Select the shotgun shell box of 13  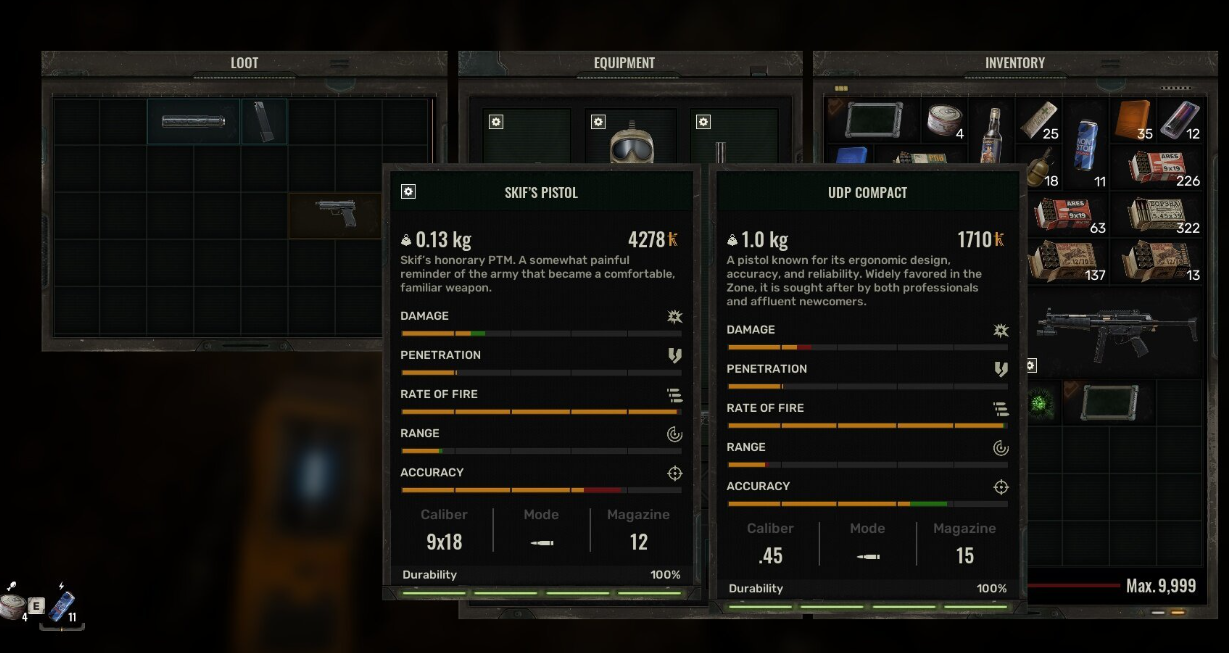1156,261
